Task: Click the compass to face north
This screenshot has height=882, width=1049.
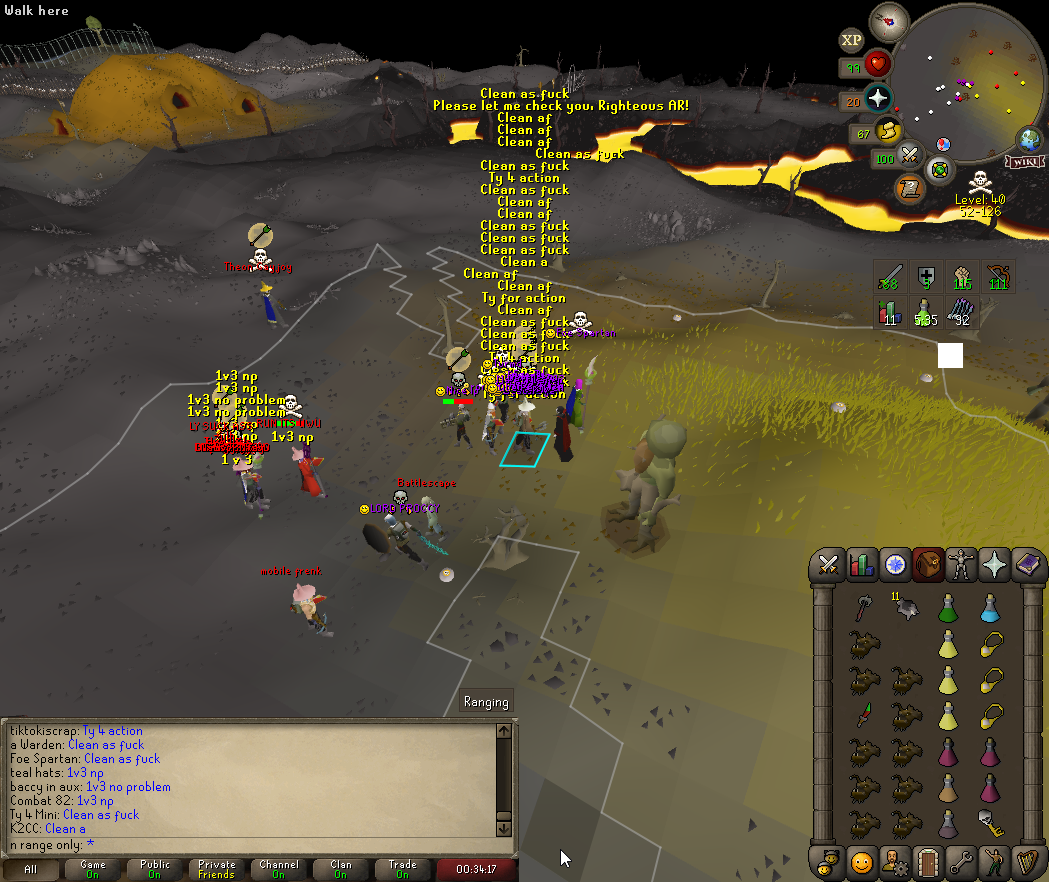Action: [x=888, y=22]
